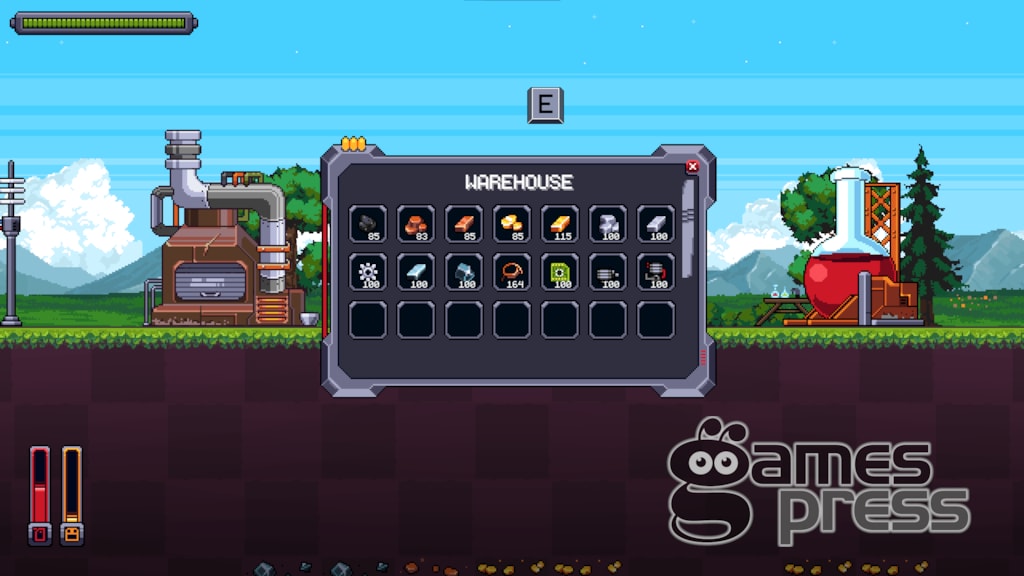Click the Warehouse scrollbar handle
The width and height of the screenshot is (1024, 576).
(688, 207)
